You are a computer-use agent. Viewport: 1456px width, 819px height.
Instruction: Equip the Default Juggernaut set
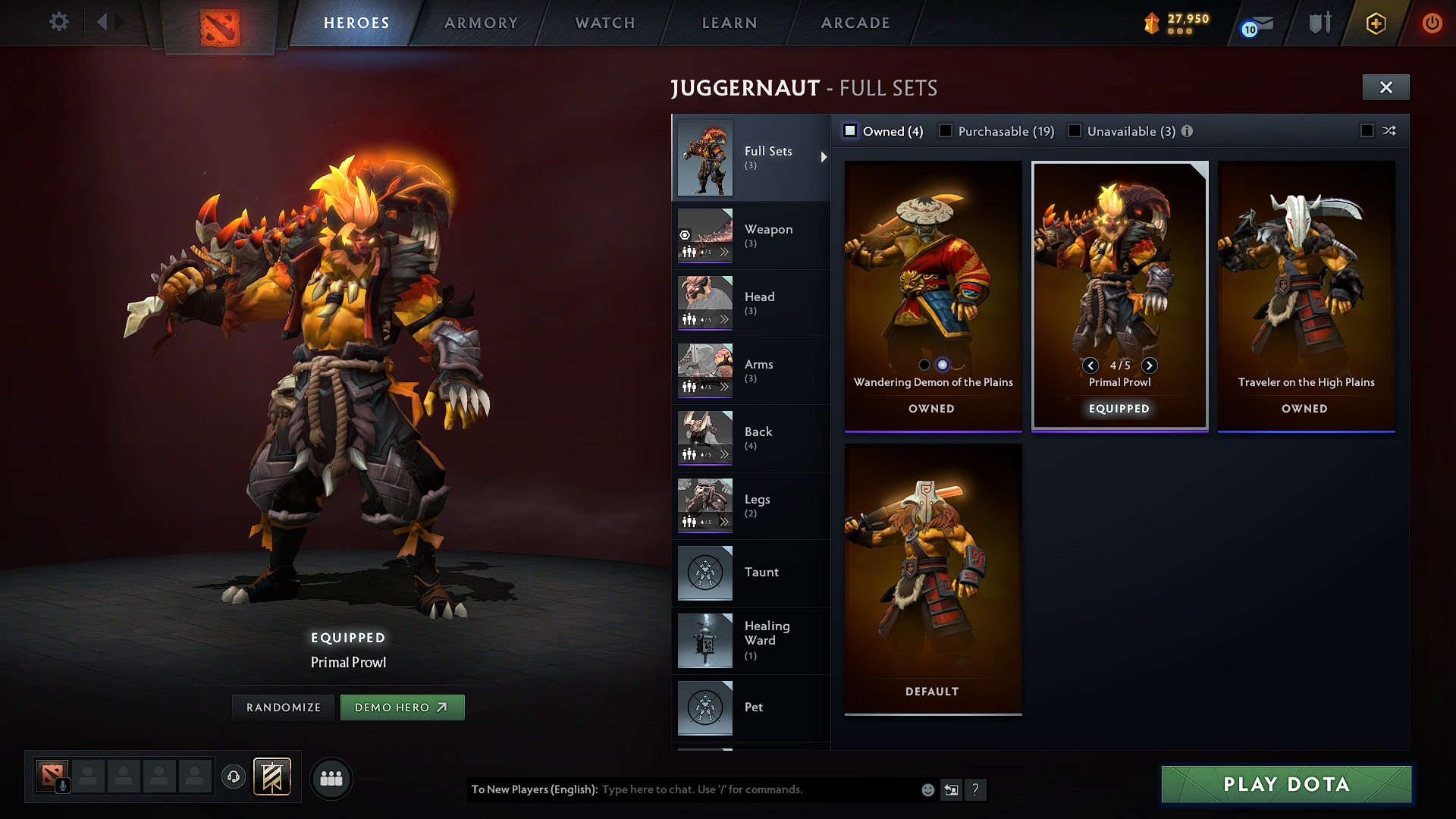click(x=933, y=576)
